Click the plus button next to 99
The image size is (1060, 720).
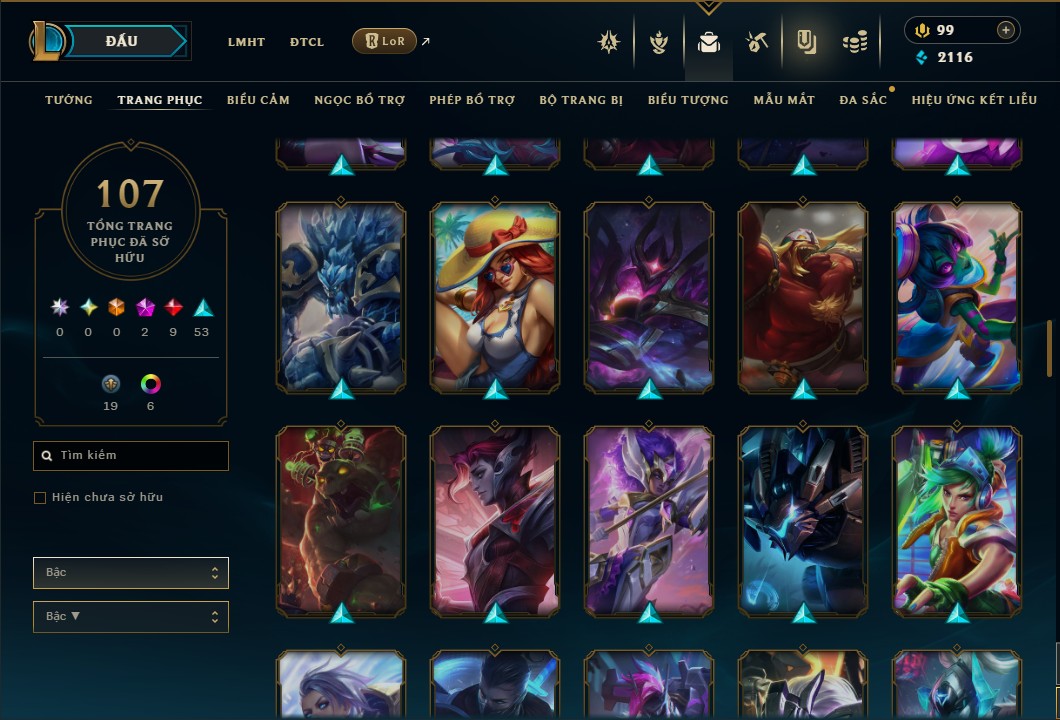click(1005, 30)
